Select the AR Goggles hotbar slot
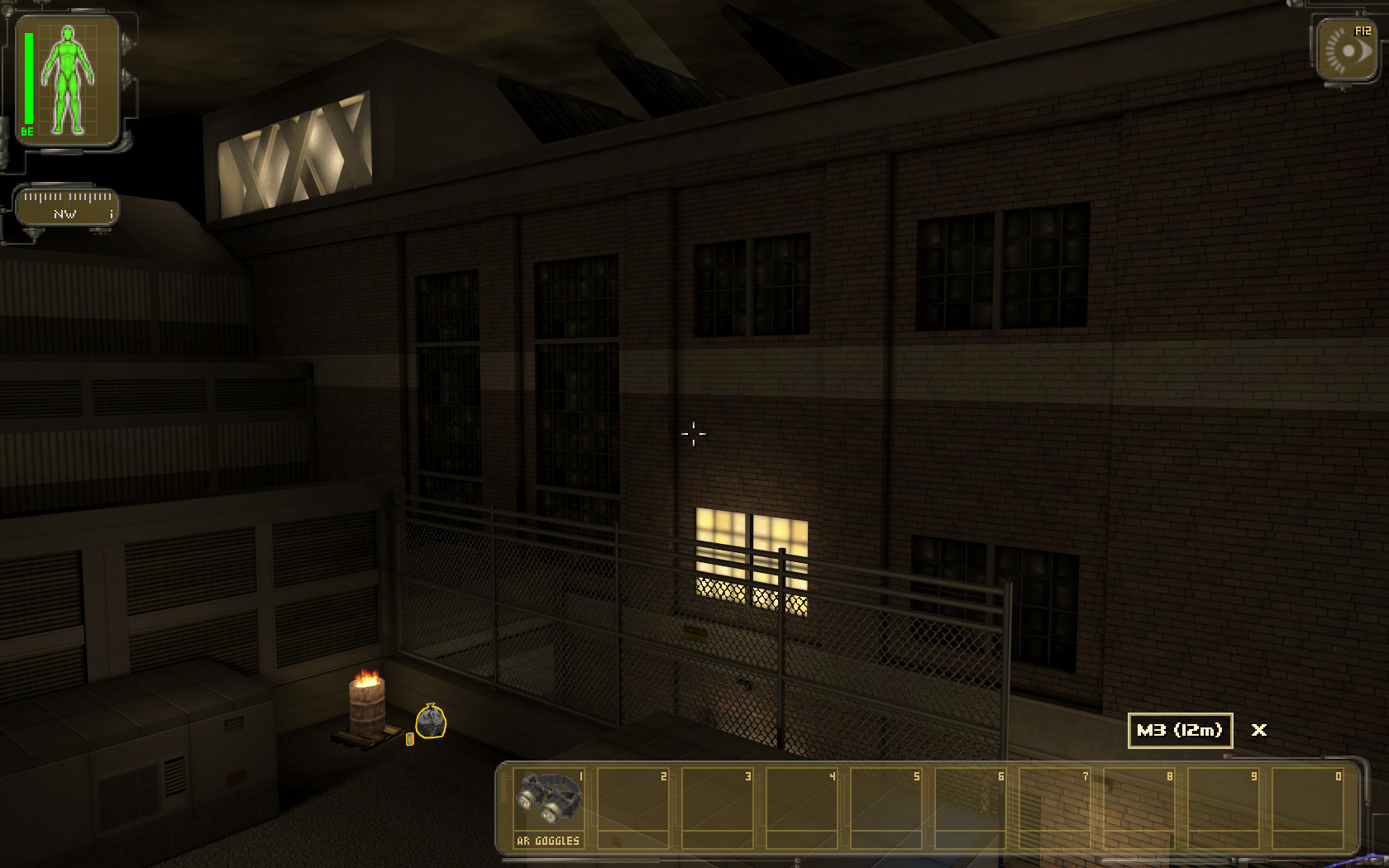1389x868 pixels. [548, 807]
